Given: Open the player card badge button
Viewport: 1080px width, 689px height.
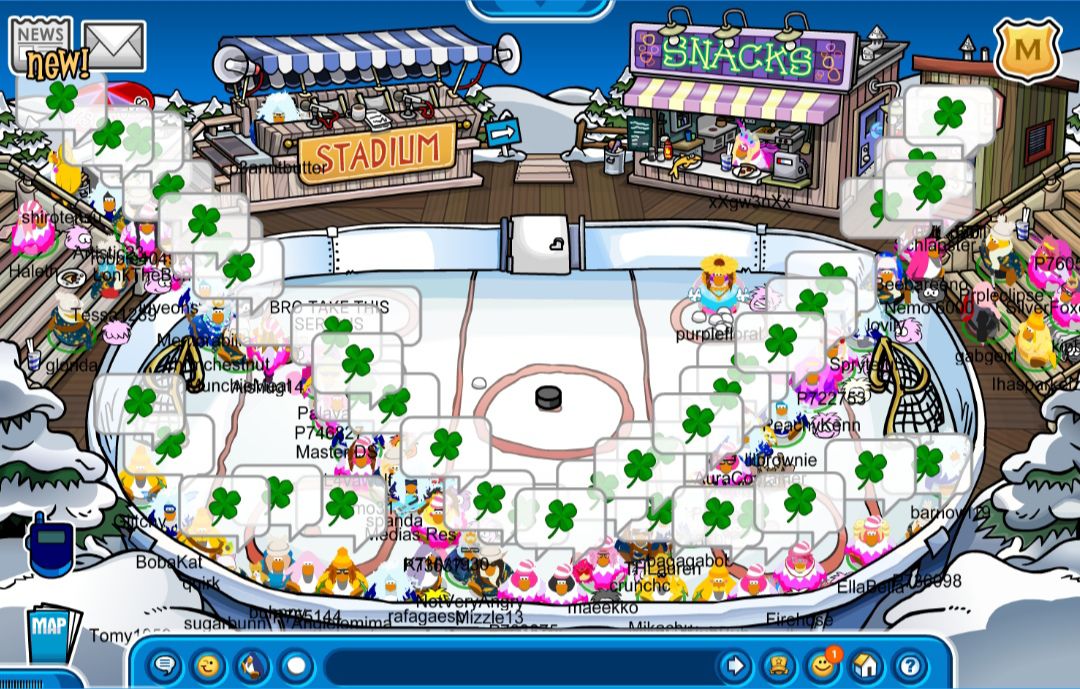Looking at the screenshot, I should [x=778, y=665].
